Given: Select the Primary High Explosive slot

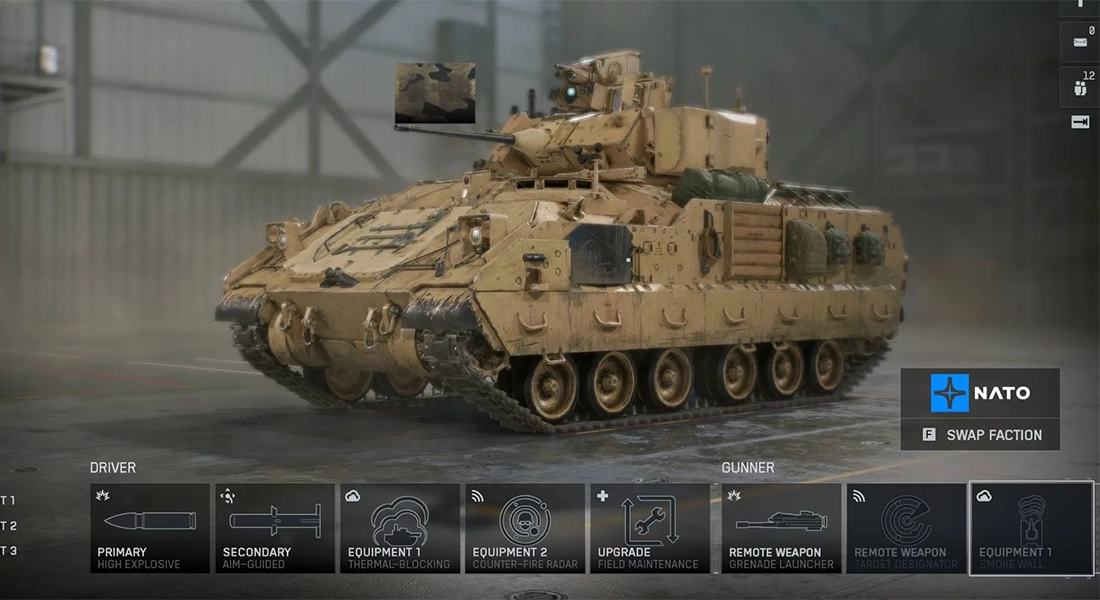Looking at the screenshot, I should pos(150,528).
